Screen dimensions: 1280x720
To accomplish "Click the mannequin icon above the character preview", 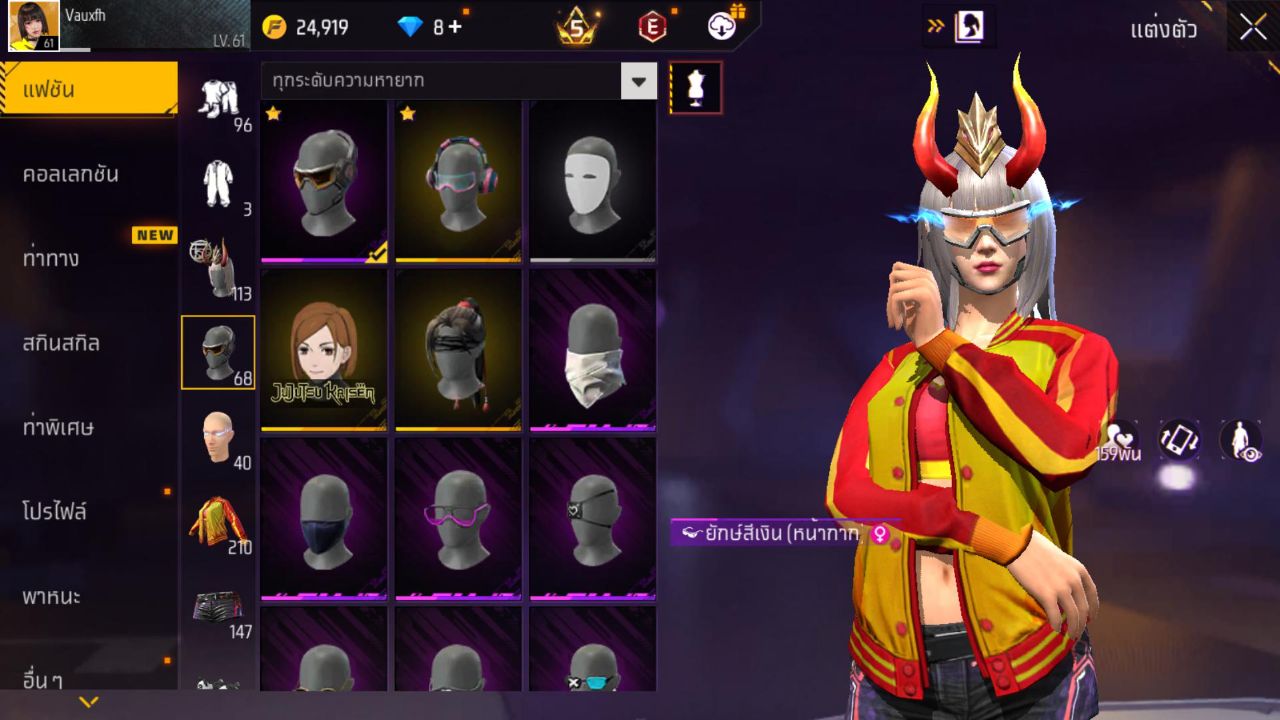I will click(694, 87).
